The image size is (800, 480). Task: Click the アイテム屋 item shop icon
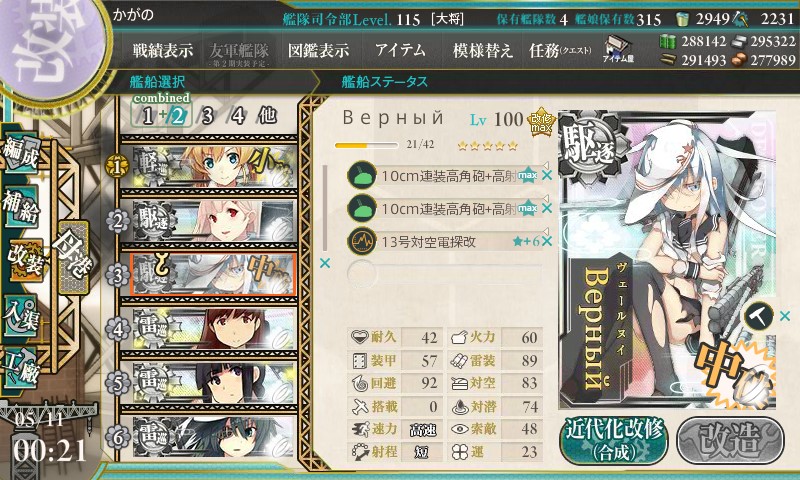coord(617,50)
